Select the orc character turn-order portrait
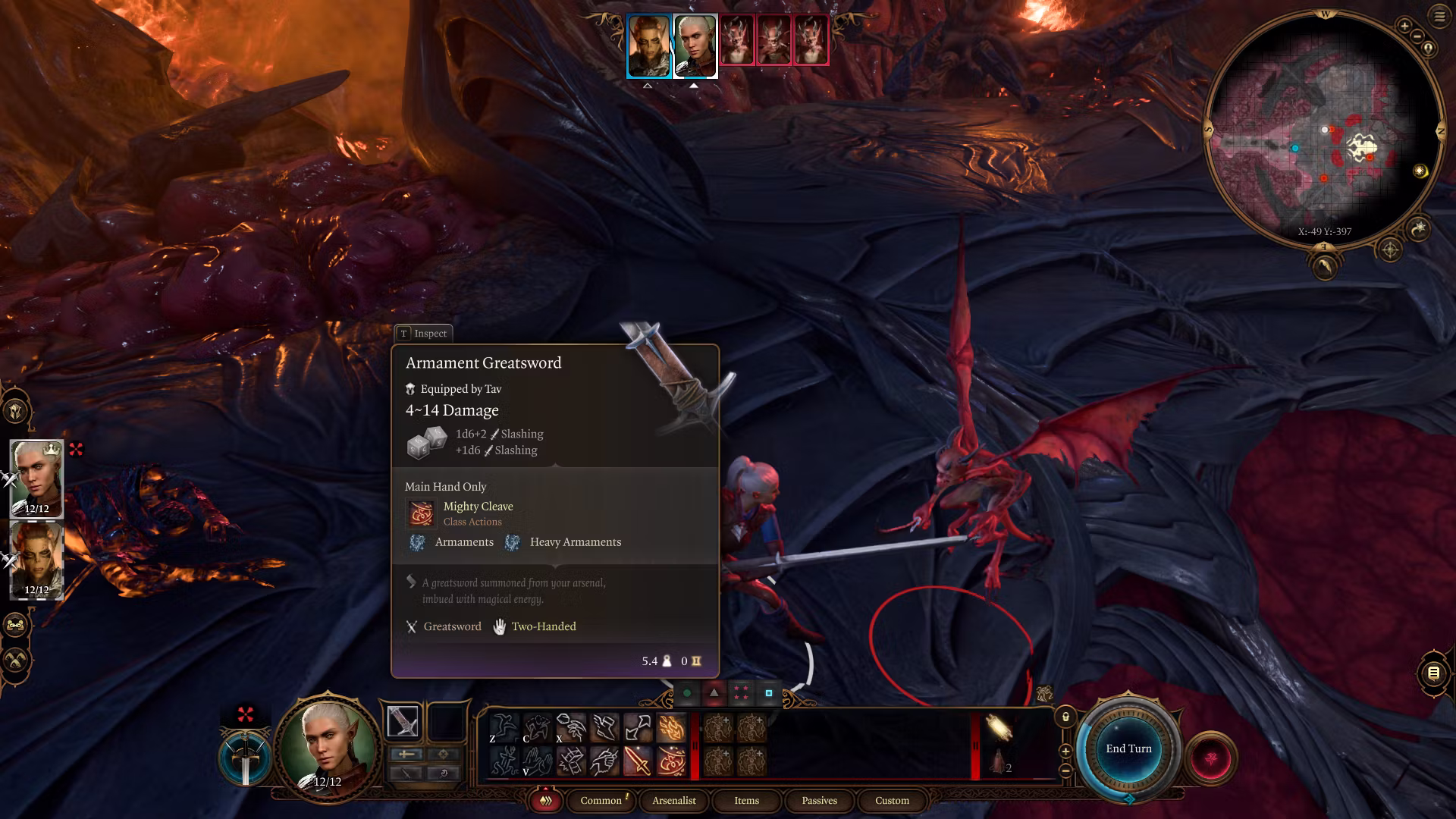Screen dimensions: 1456x819 coord(649,45)
